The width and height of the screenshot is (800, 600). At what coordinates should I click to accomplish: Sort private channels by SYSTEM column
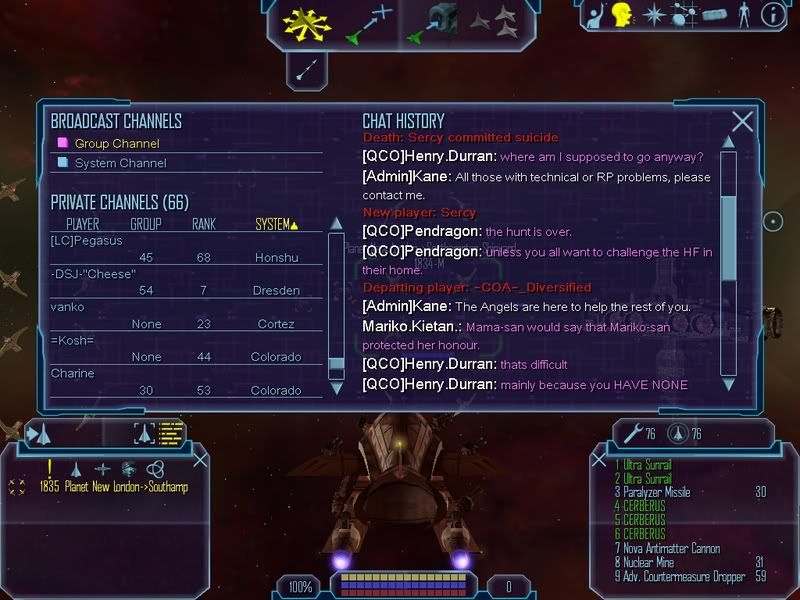pos(276,224)
